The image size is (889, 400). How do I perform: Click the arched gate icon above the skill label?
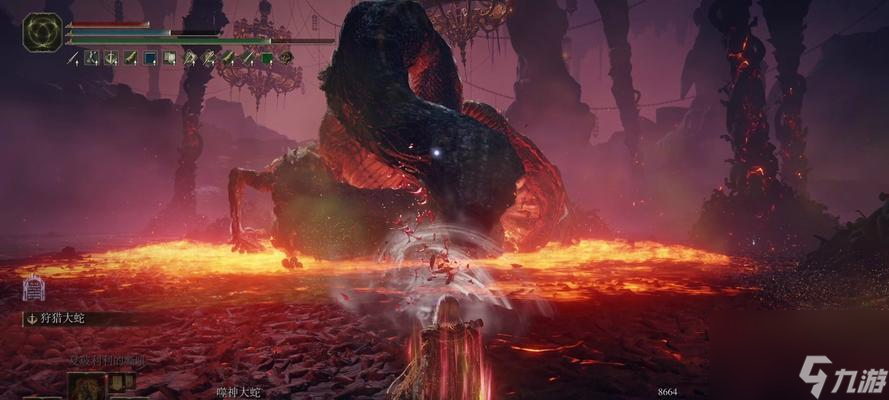[32, 288]
